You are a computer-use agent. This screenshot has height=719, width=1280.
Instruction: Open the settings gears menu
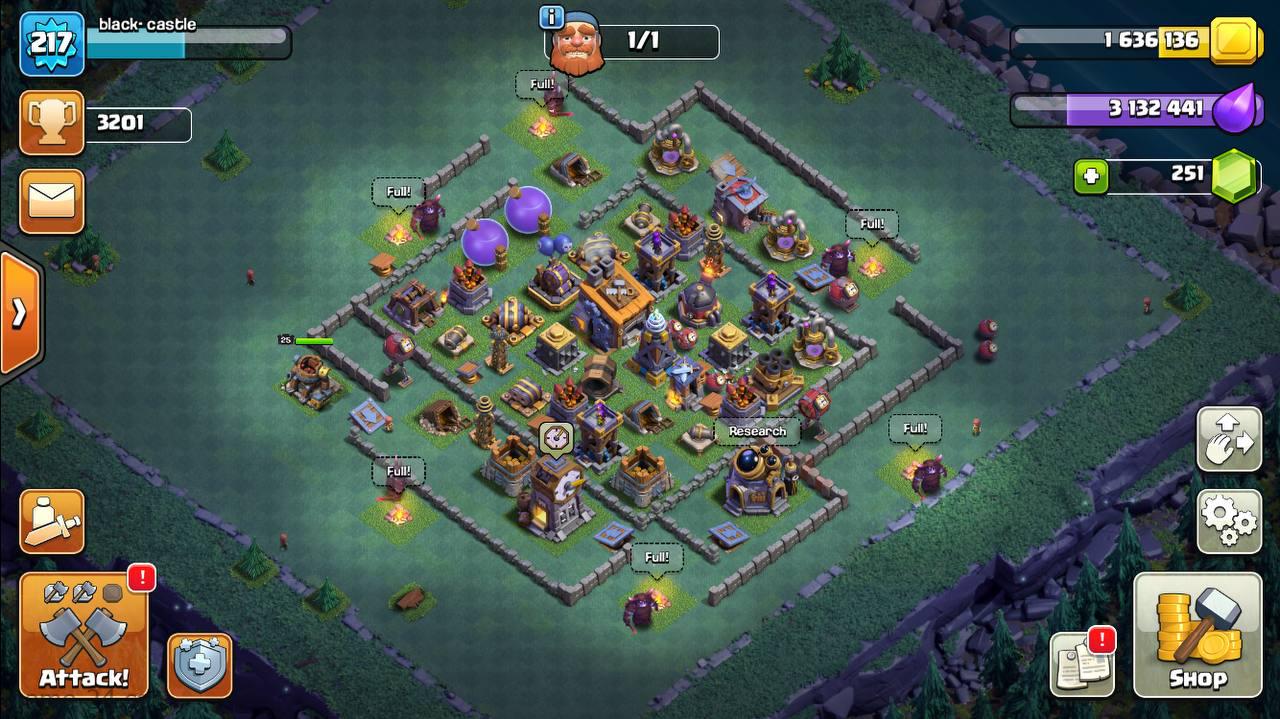[x=1229, y=521]
